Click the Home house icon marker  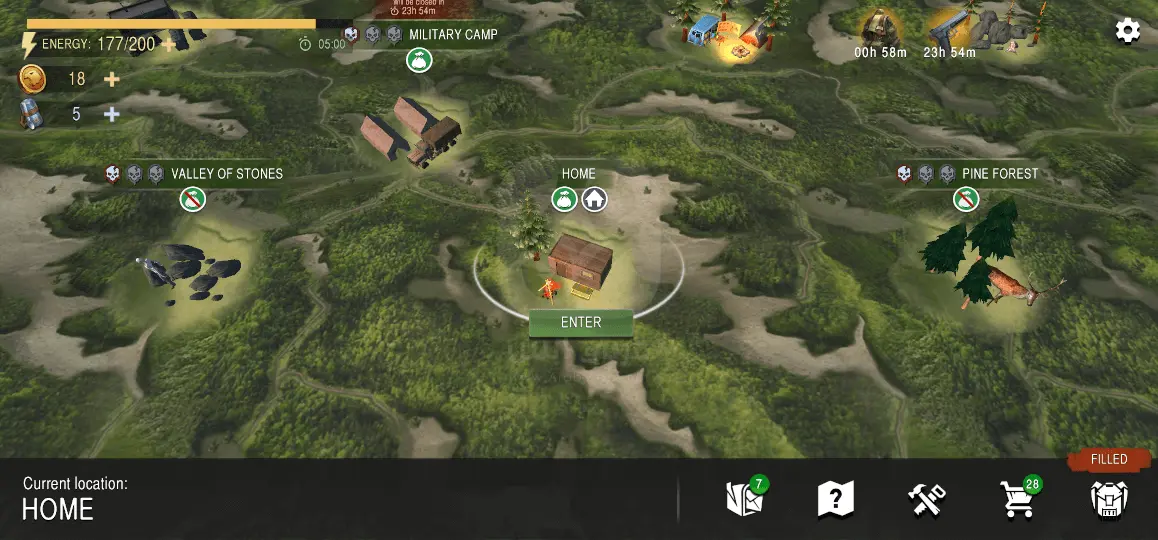(x=595, y=200)
